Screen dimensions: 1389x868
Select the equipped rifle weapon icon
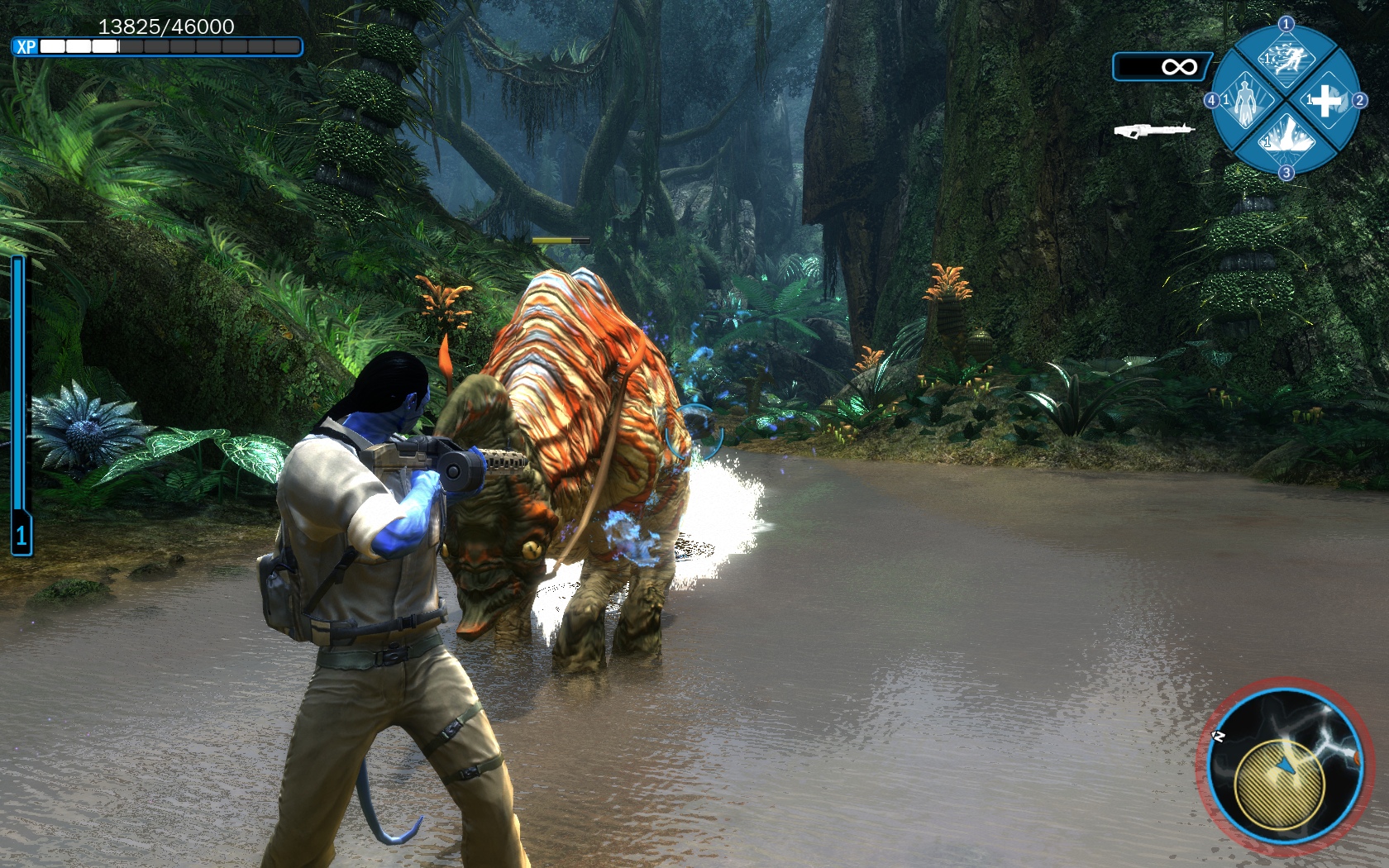coord(1153,131)
